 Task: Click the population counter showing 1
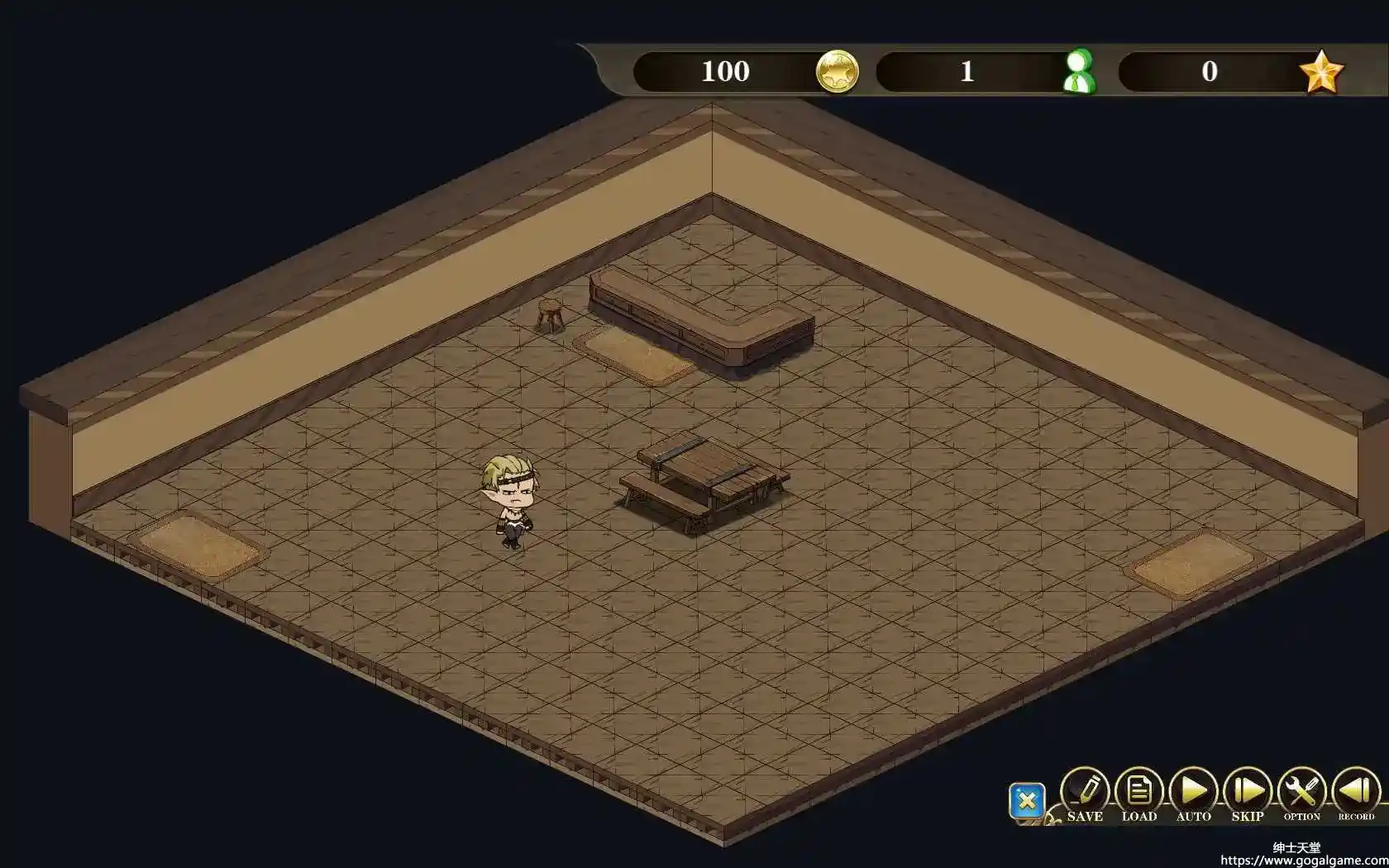point(967,71)
